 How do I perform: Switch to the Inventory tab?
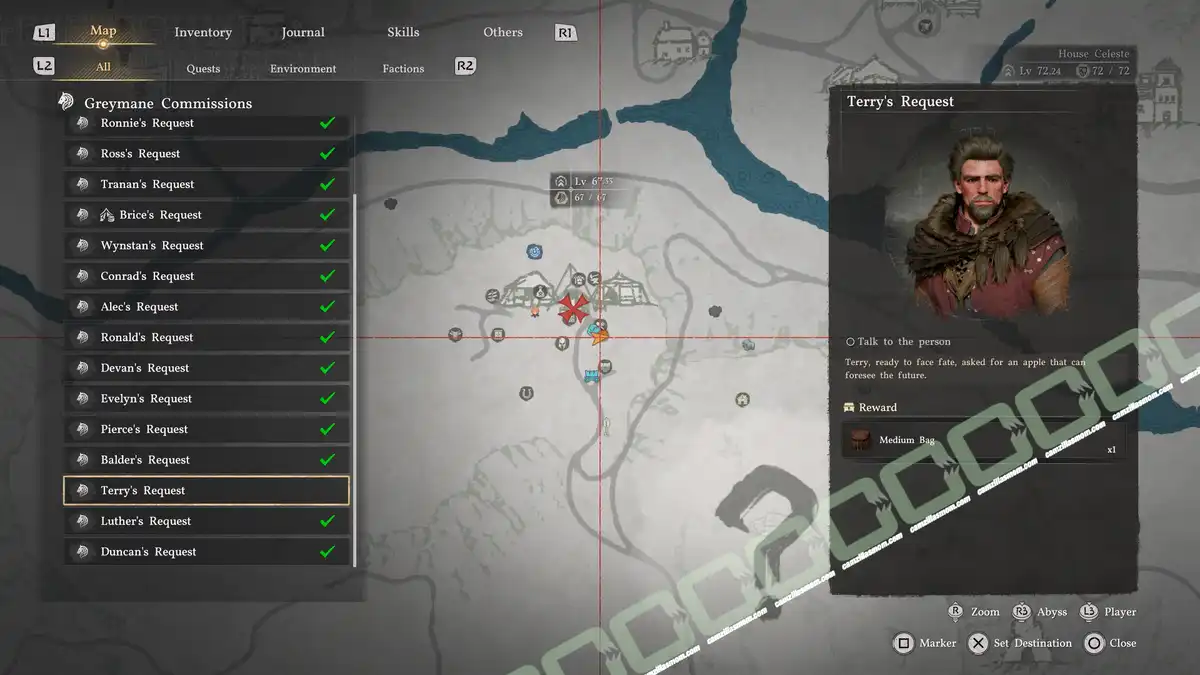(203, 32)
